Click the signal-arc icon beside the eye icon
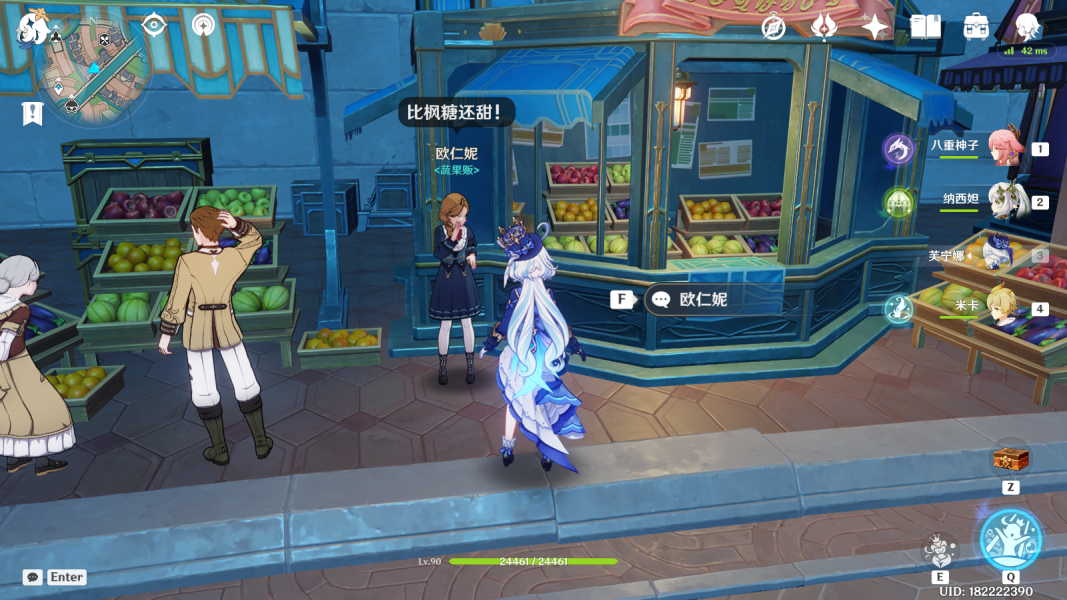The image size is (1067, 600). click(x=203, y=25)
